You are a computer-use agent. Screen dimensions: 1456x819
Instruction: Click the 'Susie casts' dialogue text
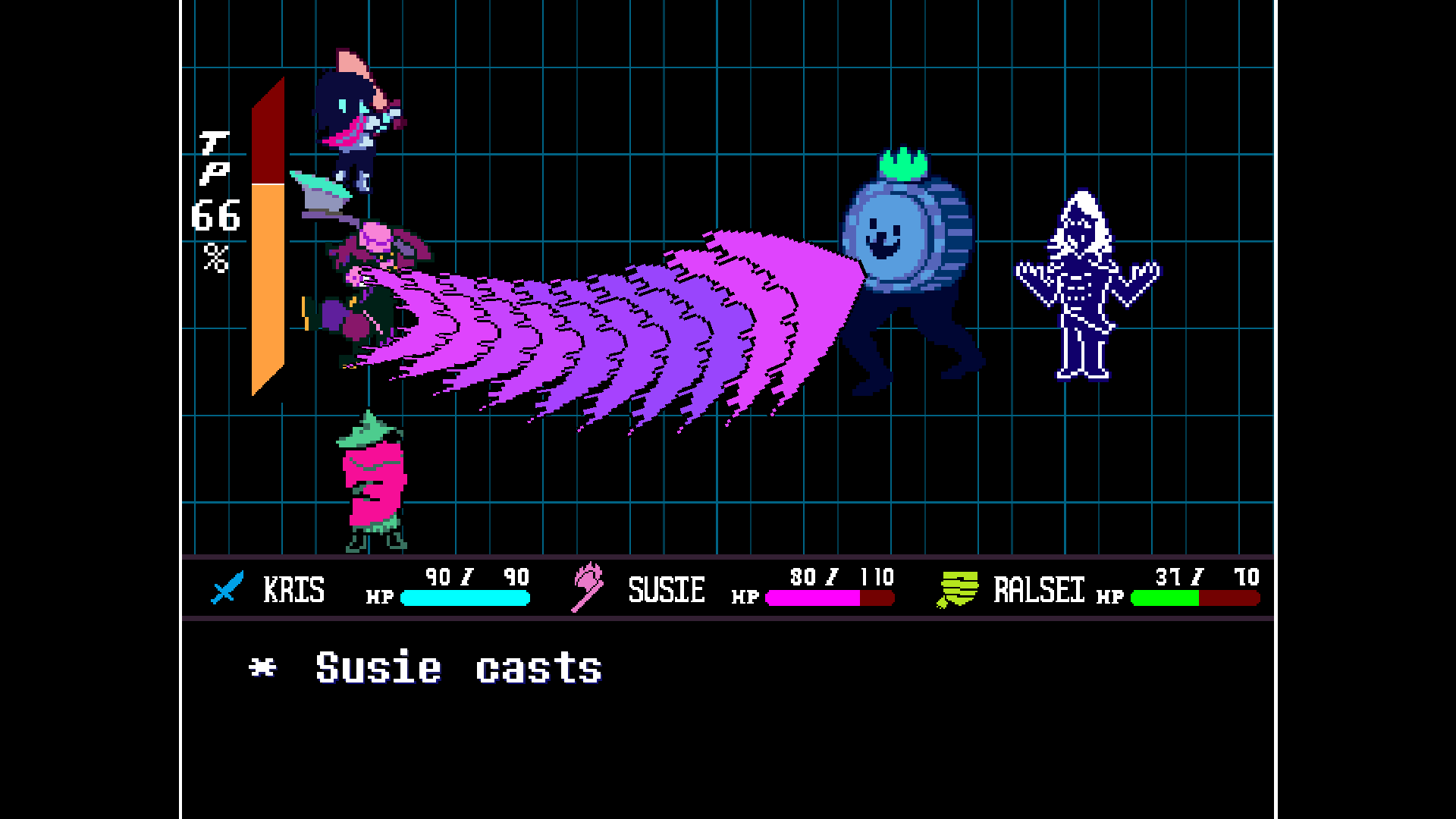point(455,667)
